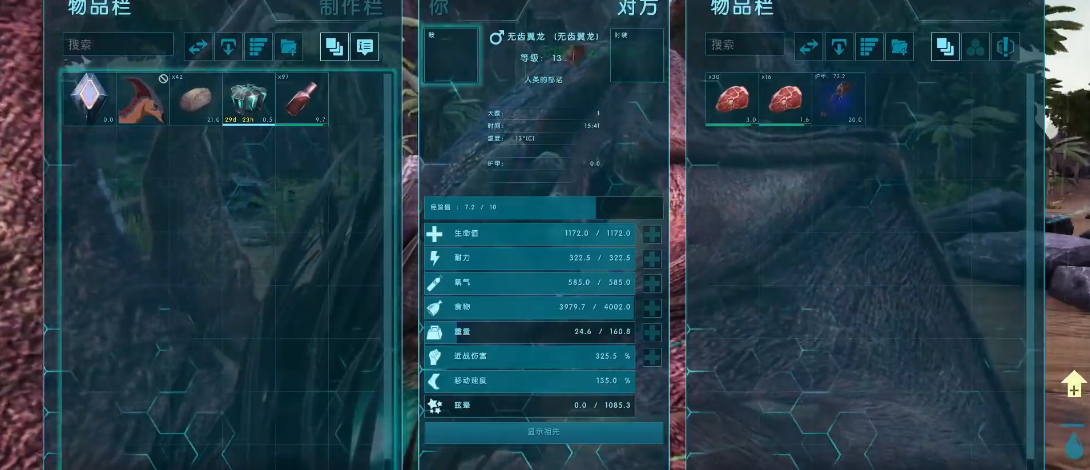The image size is (1090, 470).
Task: Toggle the item tooltip button in left inventory
Action: pyautogui.click(x=364, y=46)
